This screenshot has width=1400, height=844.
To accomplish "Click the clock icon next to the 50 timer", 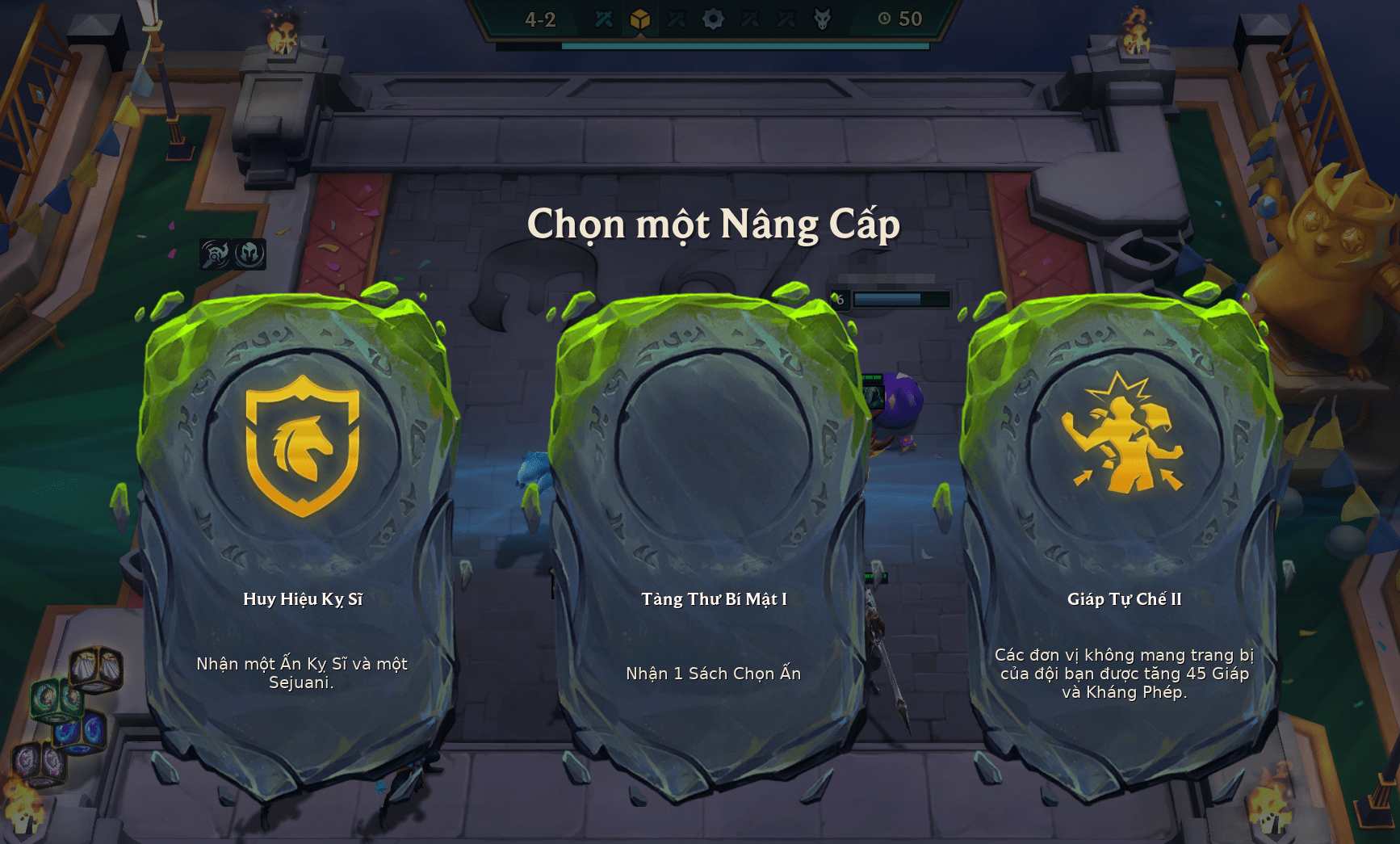I will point(885,19).
